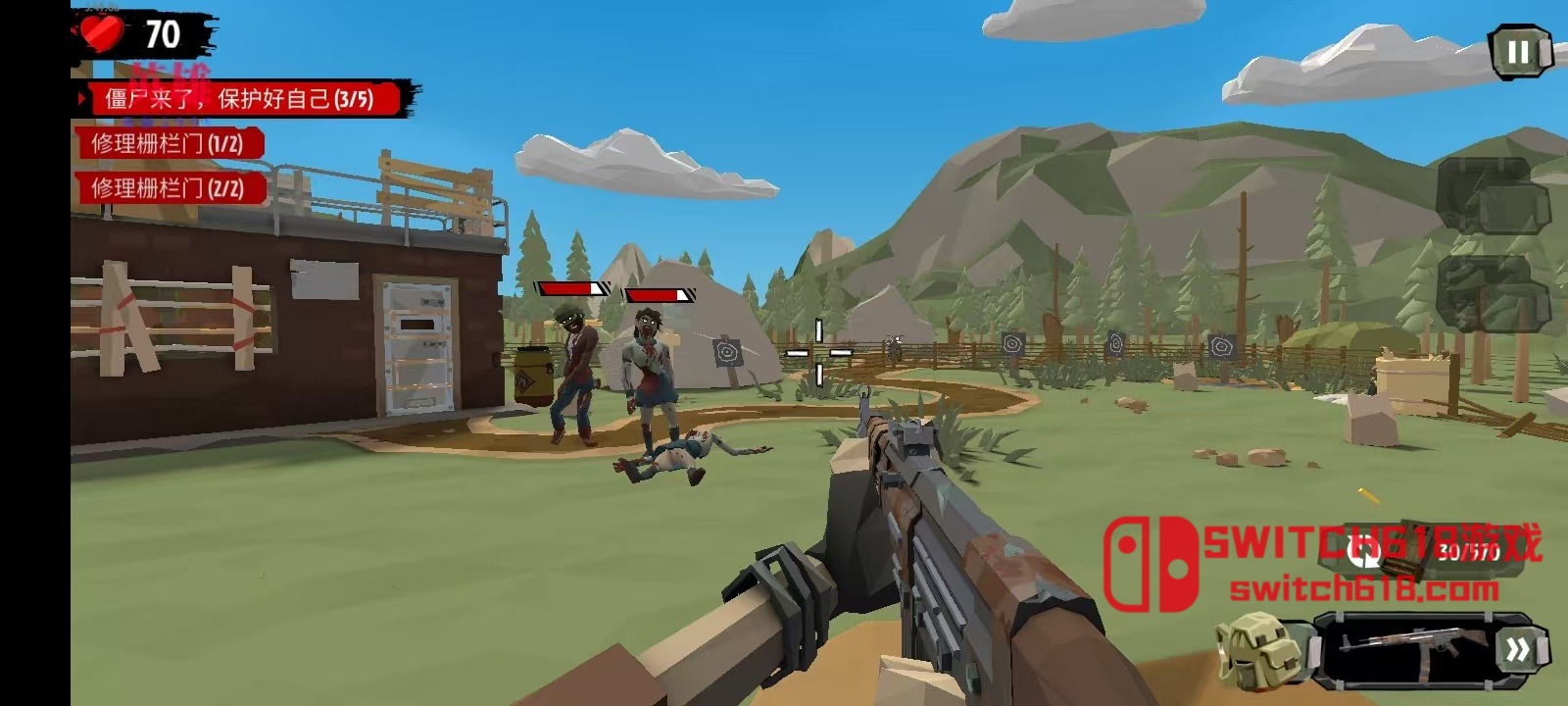Viewport: 1568px width, 706px height.
Task: Select the zombie defense objective (3/5)
Action: coord(240,98)
